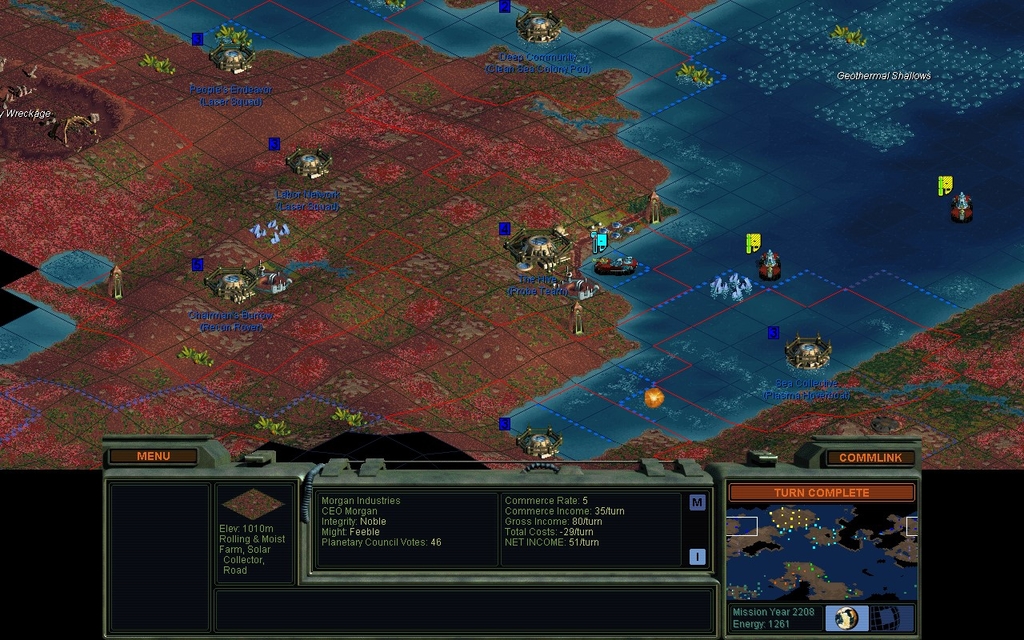Image resolution: width=1024 pixels, height=640 pixels.
Task: Open the MENU button
Action: coord(153,457)
